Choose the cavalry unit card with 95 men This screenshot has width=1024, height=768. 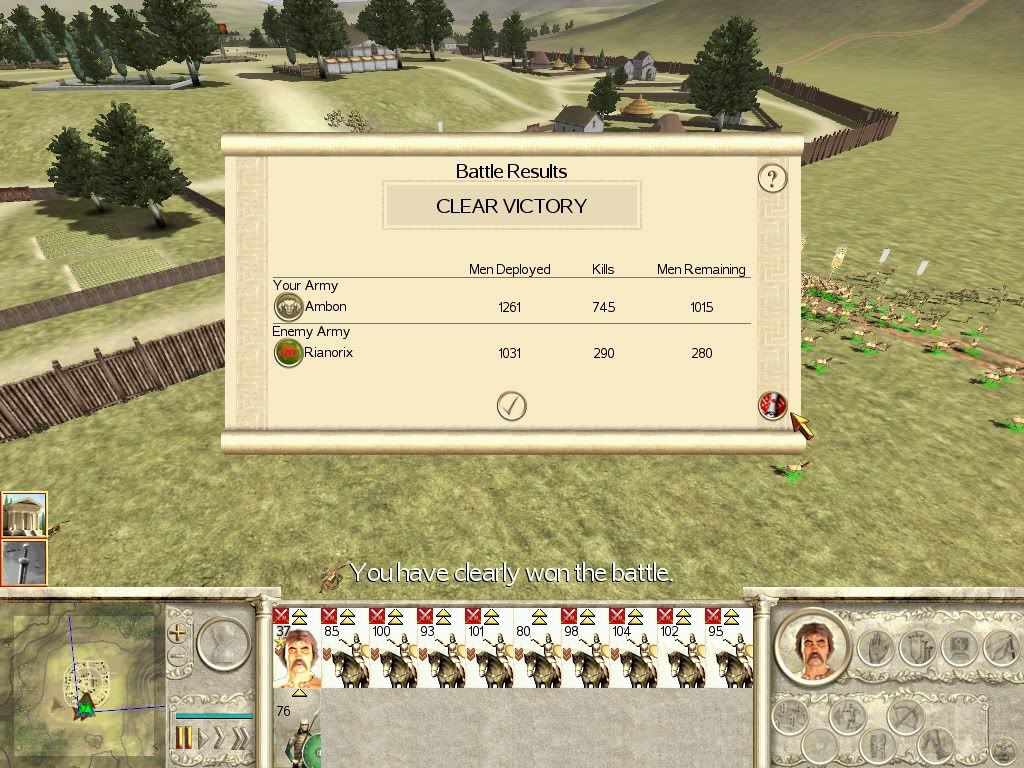(x=728, y=648)
